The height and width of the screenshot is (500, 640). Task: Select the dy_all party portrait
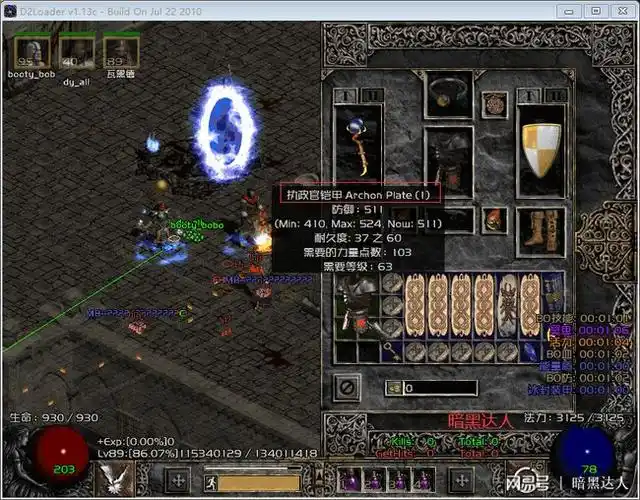tap(76, 51)
